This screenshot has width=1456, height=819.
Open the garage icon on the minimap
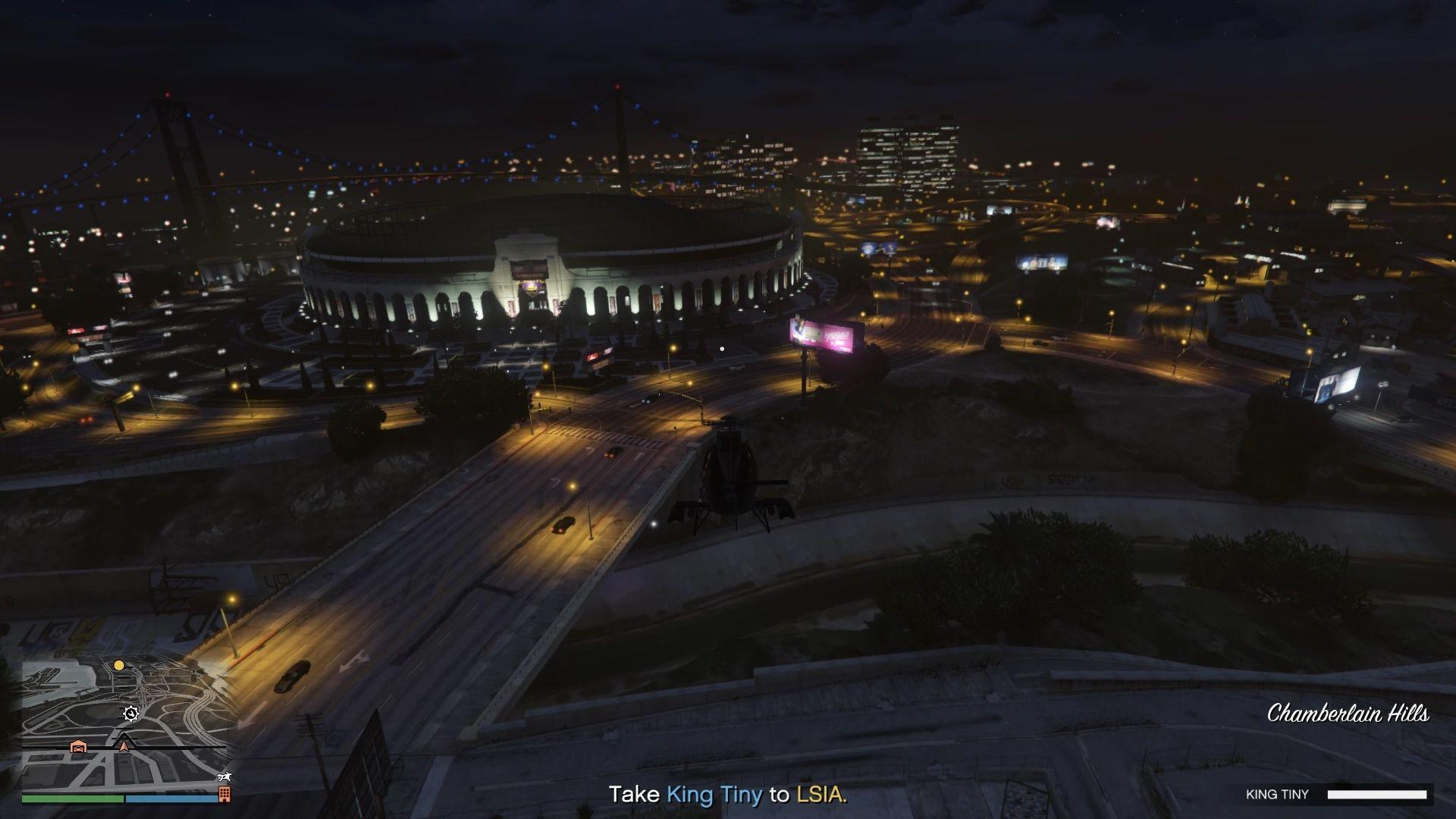tap(78, 748)
